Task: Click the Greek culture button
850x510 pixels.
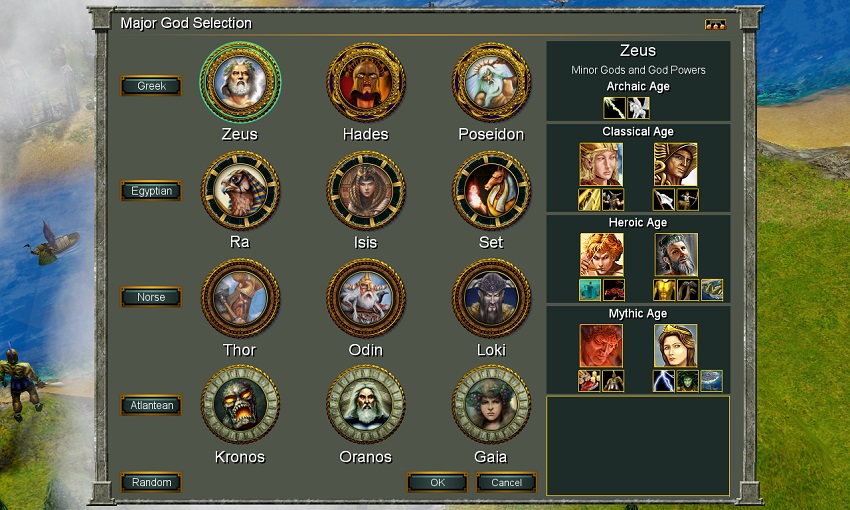Action: [x=151, y=86]
